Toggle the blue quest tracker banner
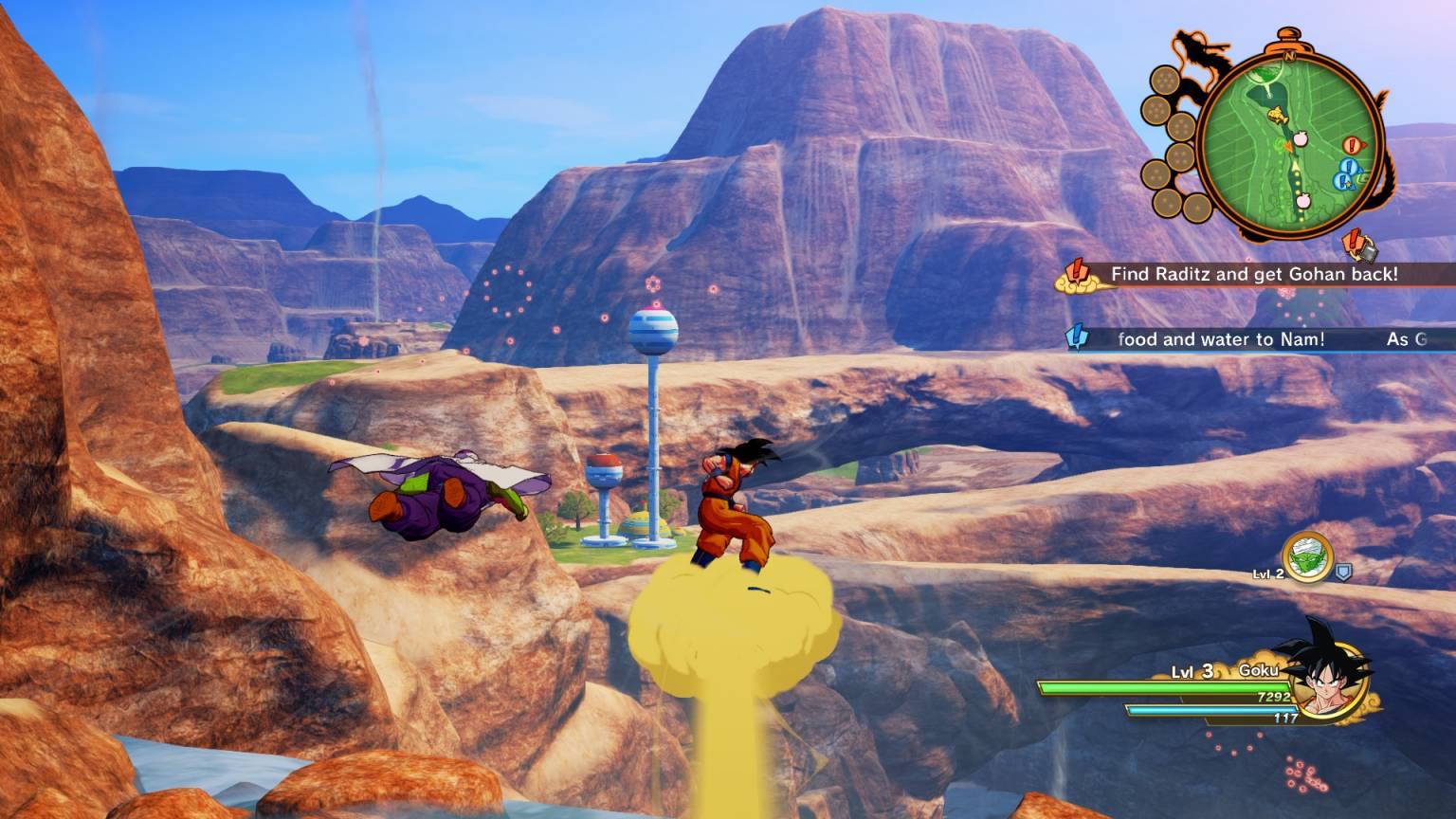Screen dimensions: 1456x819 tap(1232, 339)
